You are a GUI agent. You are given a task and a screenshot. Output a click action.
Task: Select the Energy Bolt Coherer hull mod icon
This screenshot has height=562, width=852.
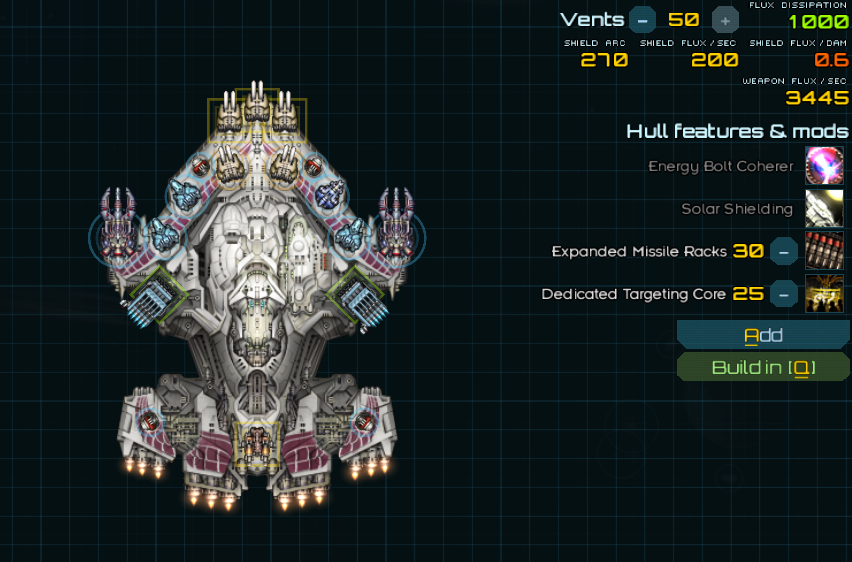[x=824, y=166]
